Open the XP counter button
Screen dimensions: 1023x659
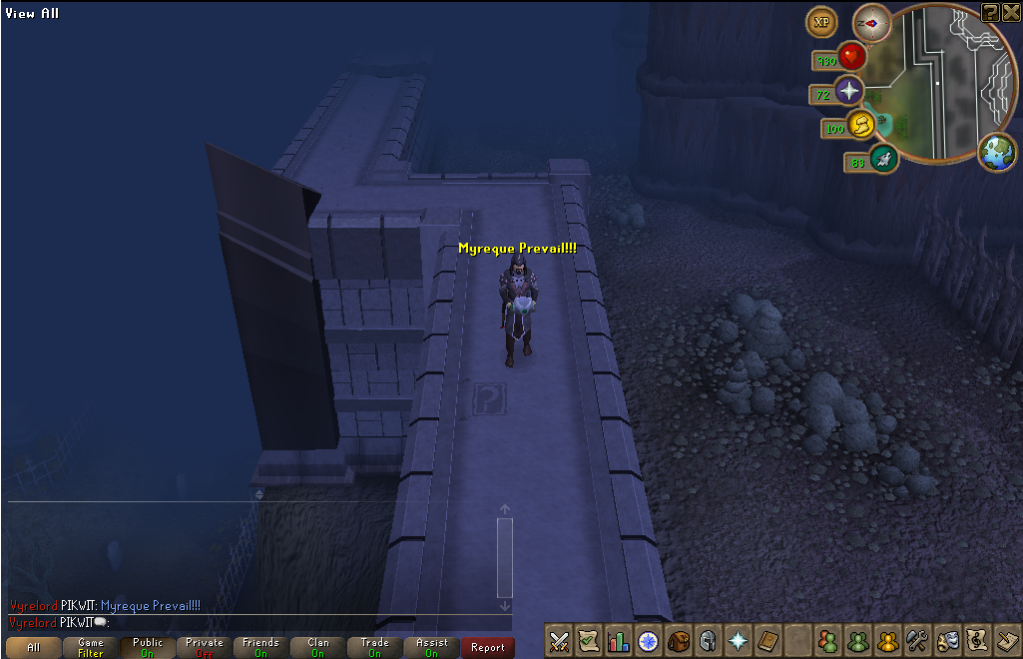click(x=822, y=21)
